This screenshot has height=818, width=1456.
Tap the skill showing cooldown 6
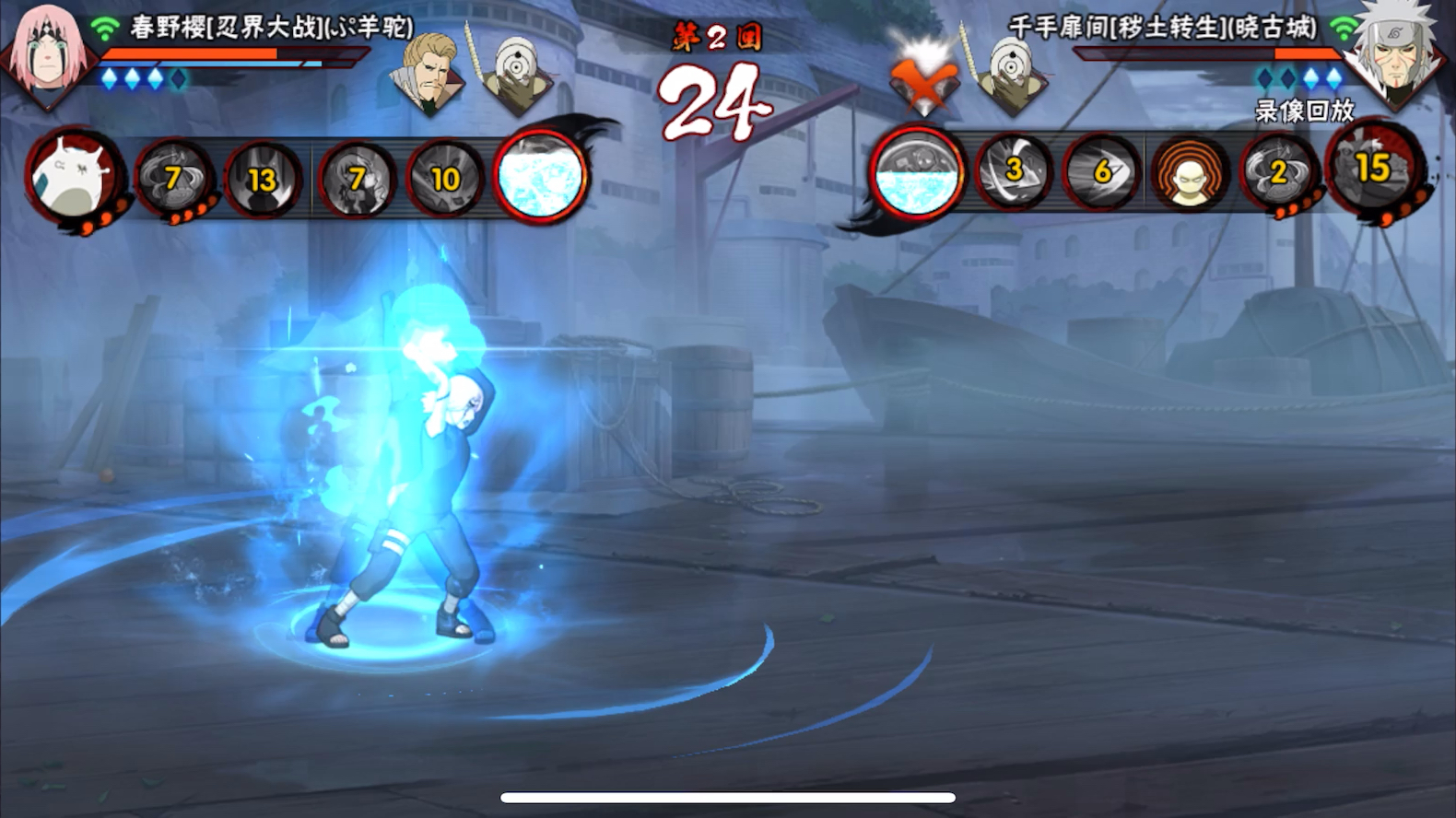pos(1102,171)
